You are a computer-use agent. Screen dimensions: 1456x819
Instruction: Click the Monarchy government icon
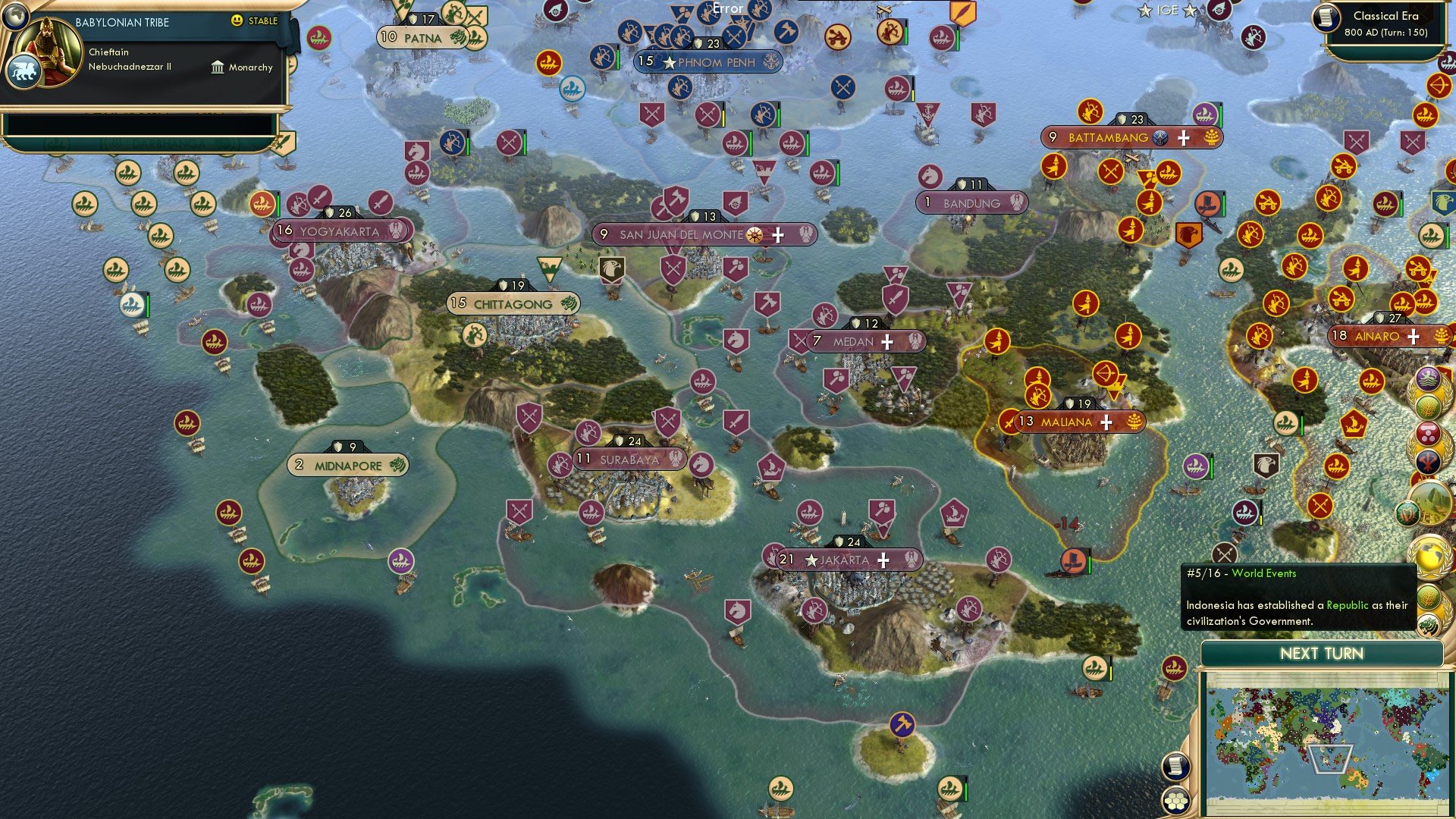[216, 67]
